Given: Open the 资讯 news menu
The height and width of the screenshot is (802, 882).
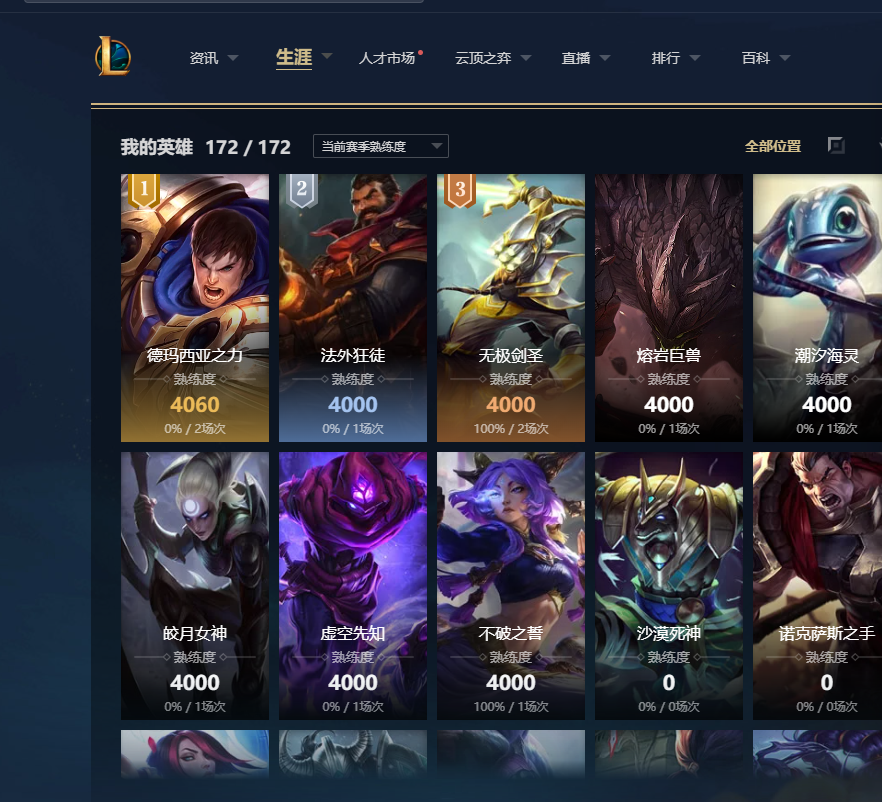Looking at the screenshot, I should point(213,58).
